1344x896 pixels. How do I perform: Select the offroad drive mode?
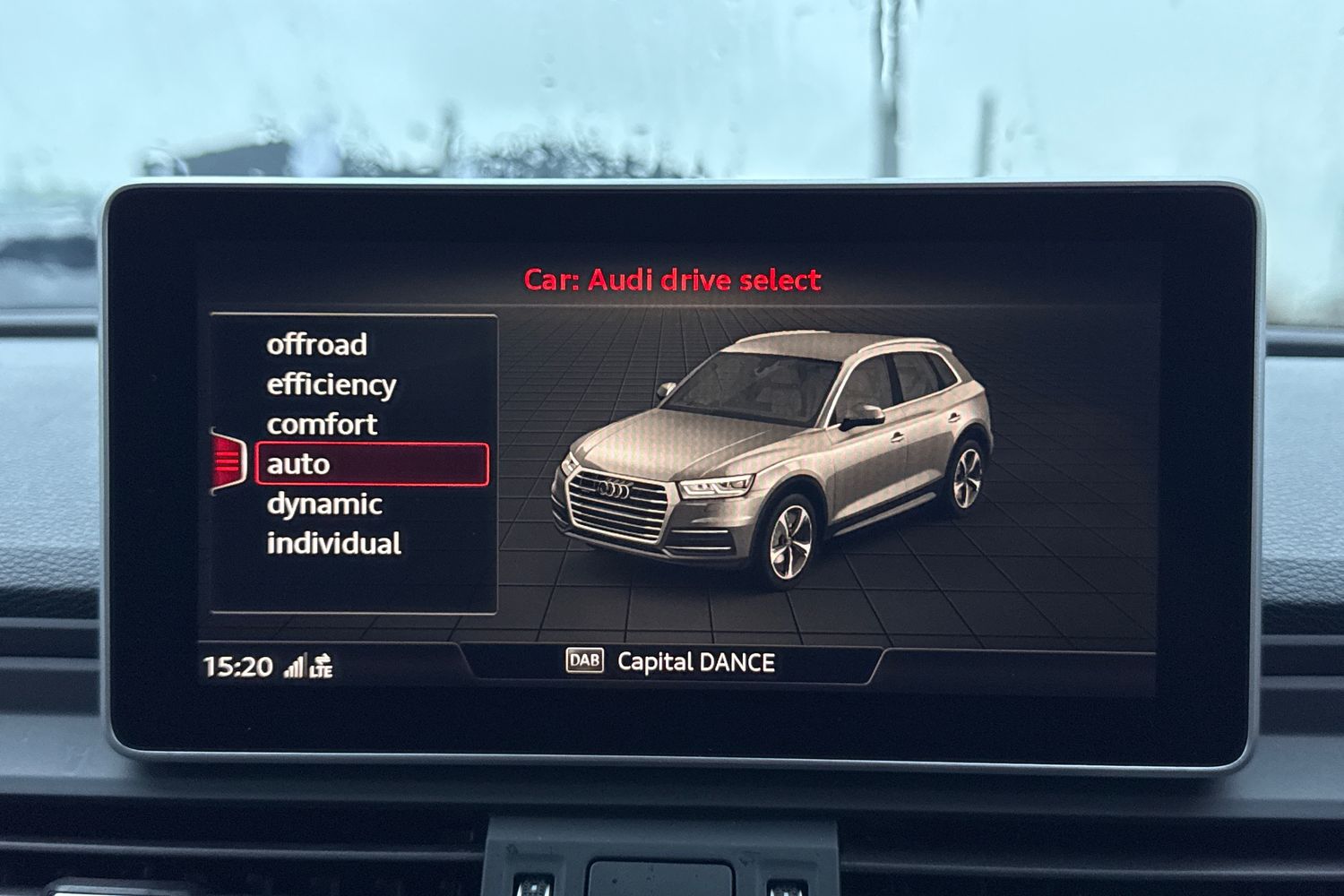click(318, 344)
